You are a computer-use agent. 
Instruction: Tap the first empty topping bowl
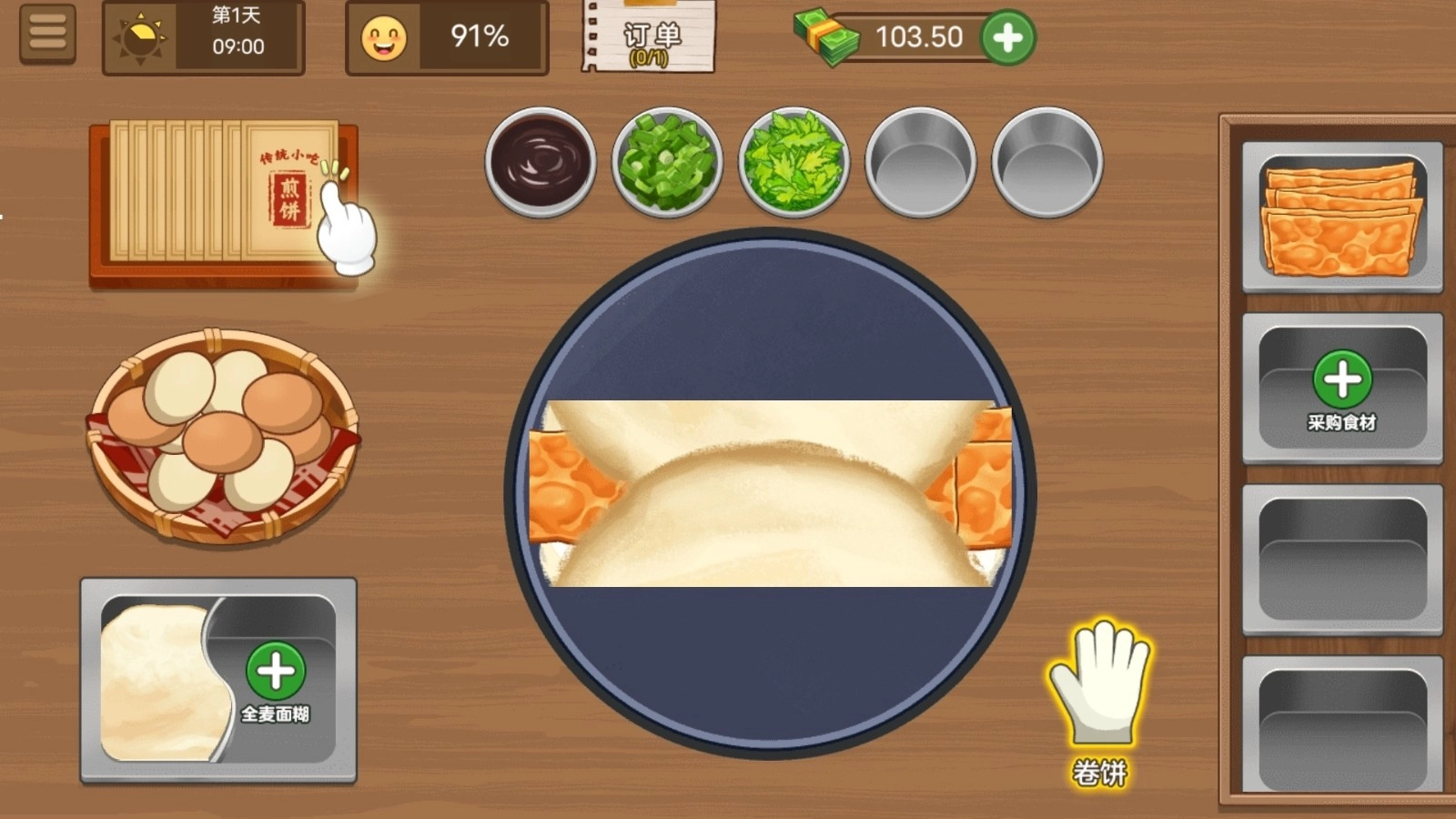919,162
